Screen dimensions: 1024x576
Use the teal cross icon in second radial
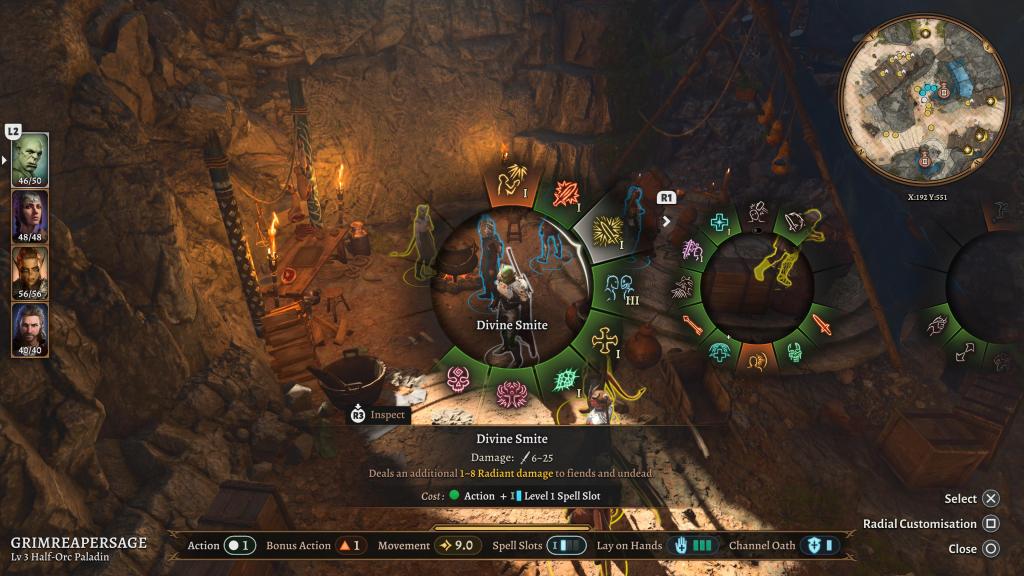719,222
